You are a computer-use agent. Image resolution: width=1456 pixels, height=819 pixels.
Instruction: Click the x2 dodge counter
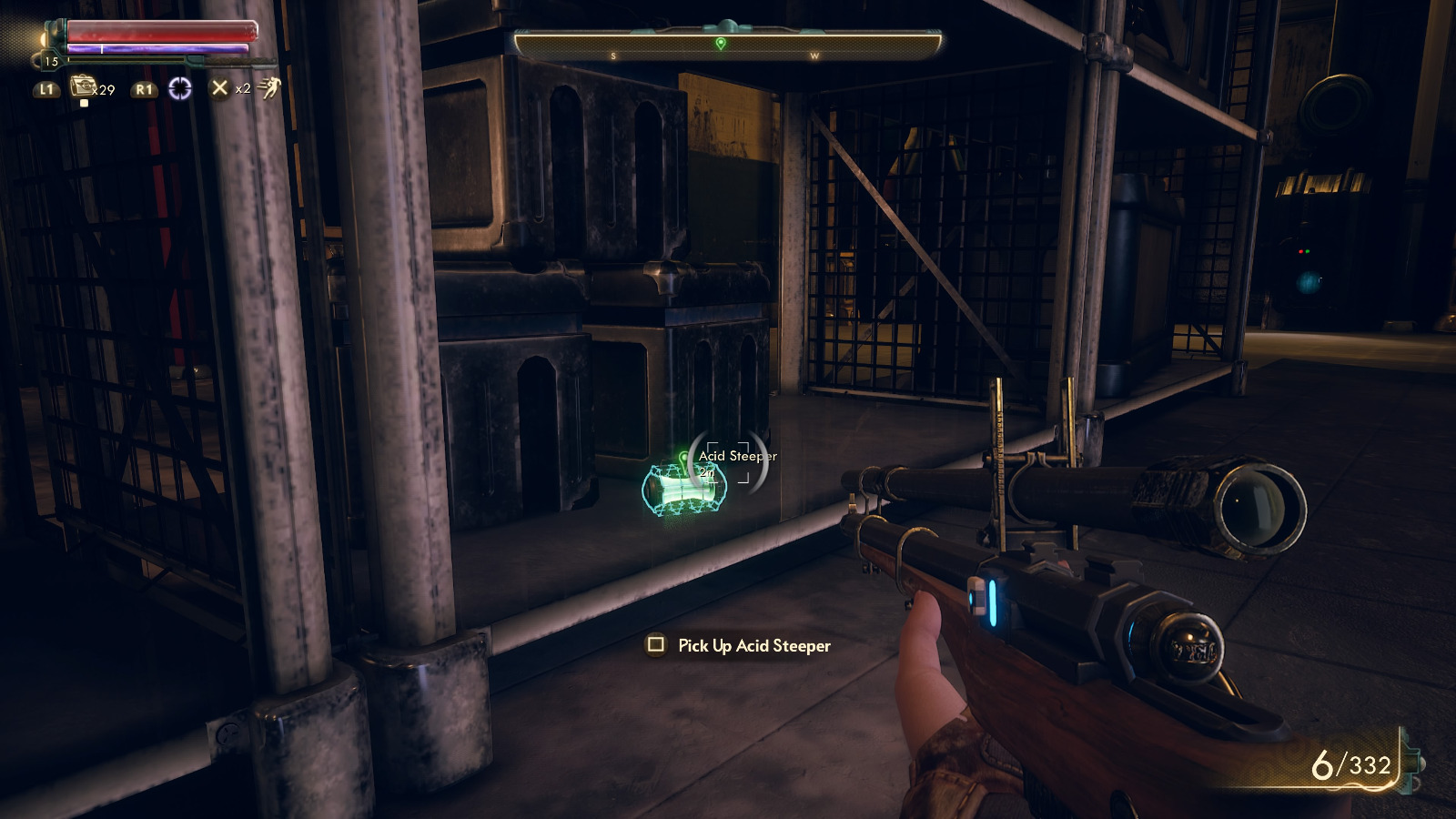point(243,89)
